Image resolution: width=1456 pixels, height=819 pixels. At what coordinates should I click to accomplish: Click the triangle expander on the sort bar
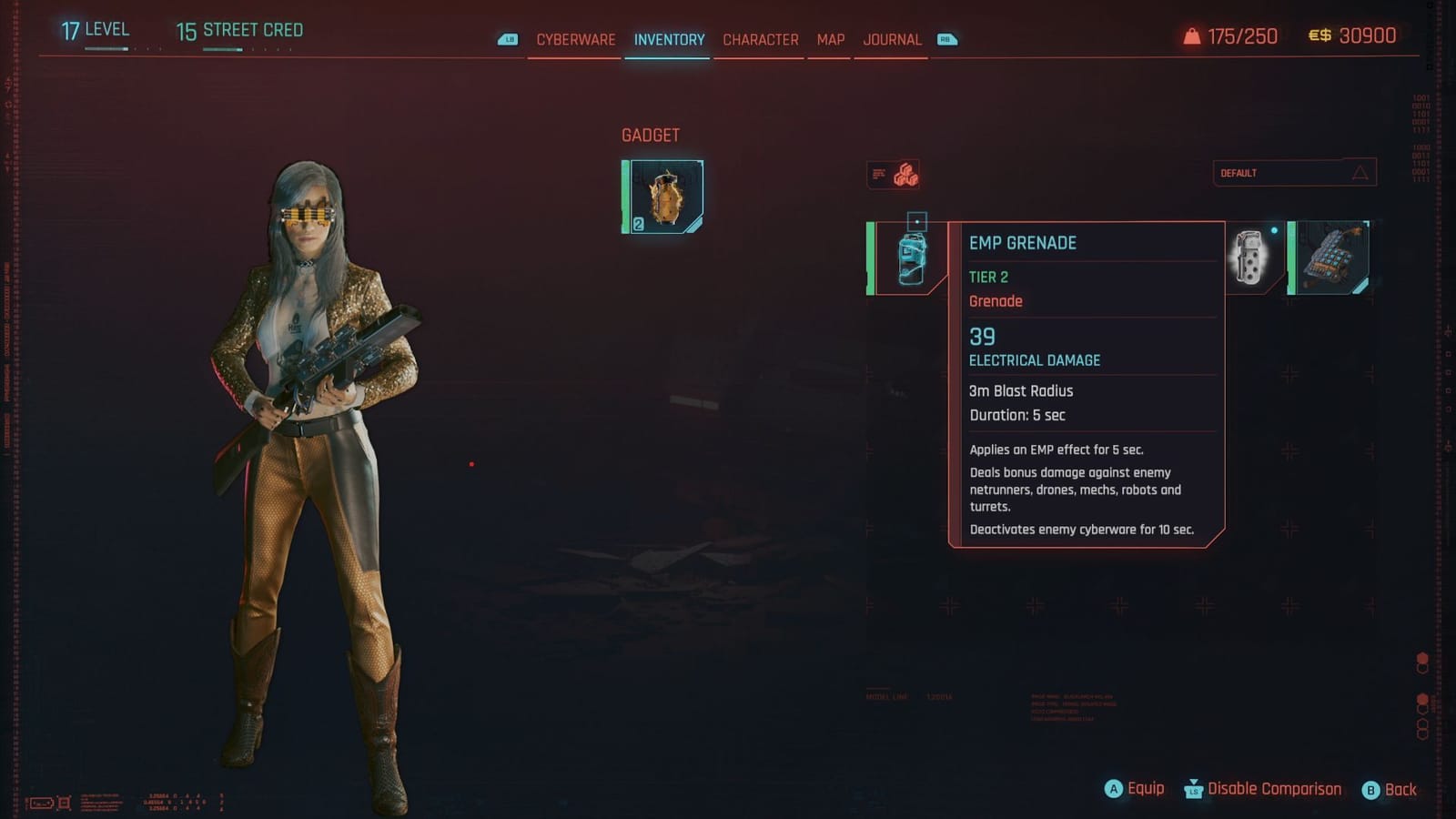[1359, 172]
